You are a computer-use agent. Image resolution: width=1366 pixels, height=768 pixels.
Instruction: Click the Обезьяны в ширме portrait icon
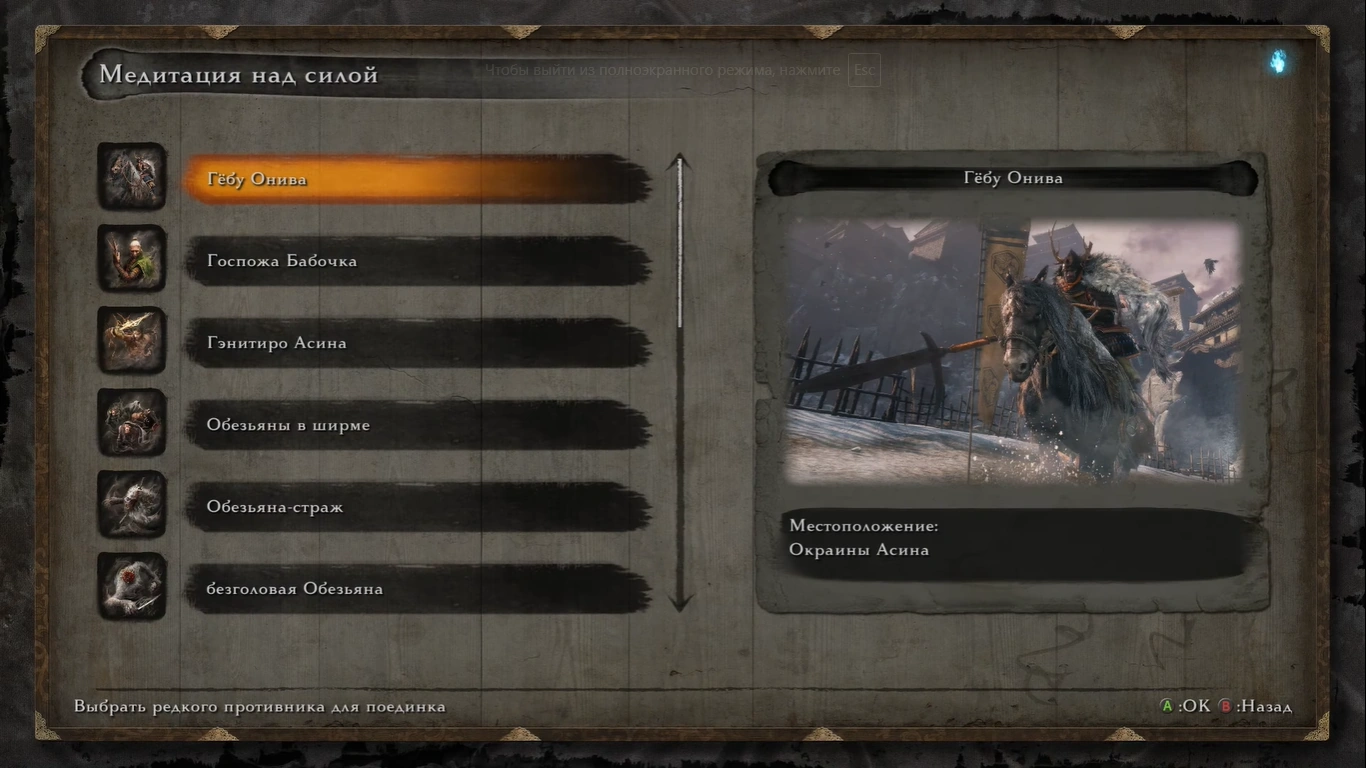pyautogui.click(x=132, y=423)
